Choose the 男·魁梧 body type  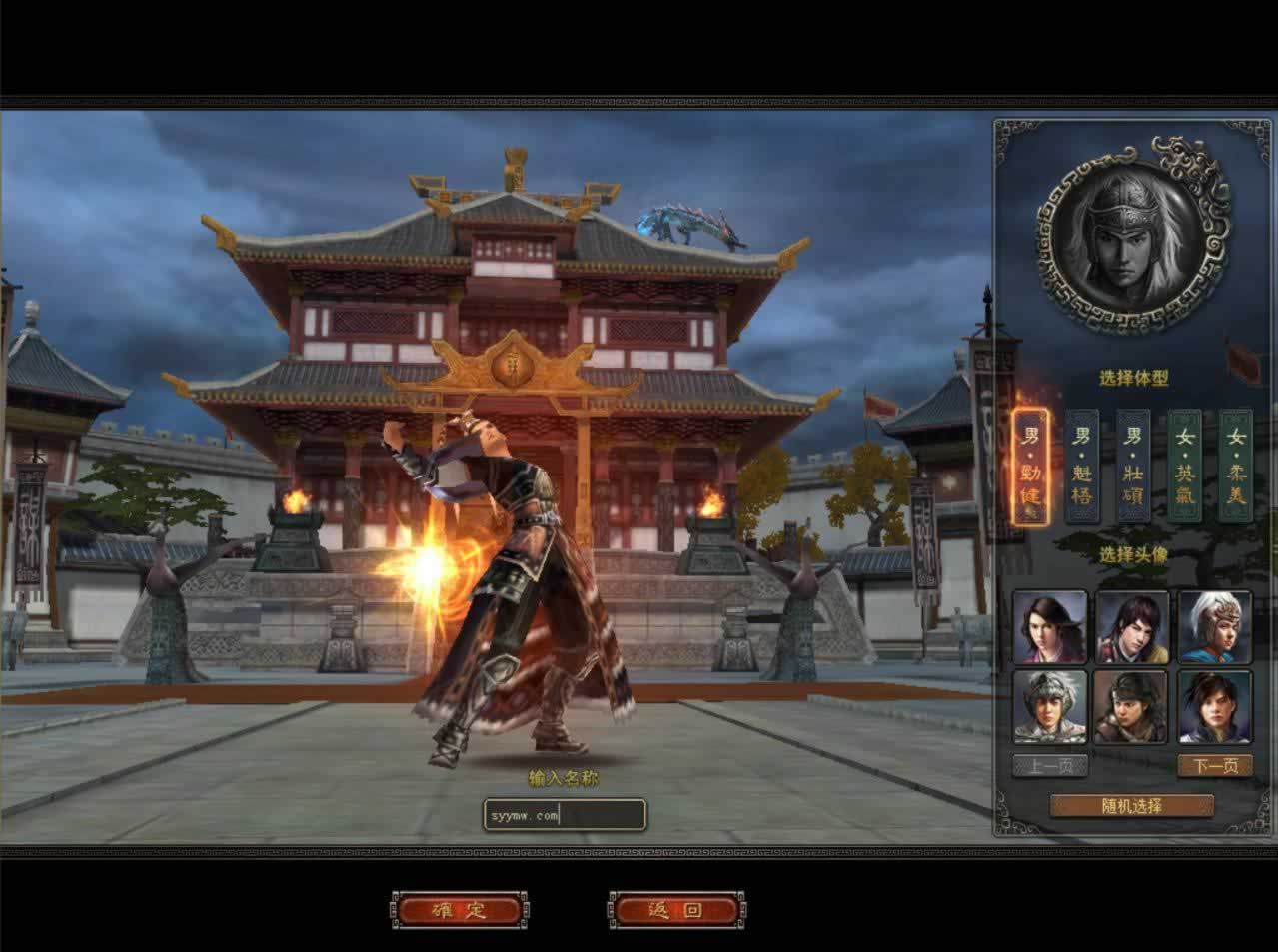pos(1082,467)
